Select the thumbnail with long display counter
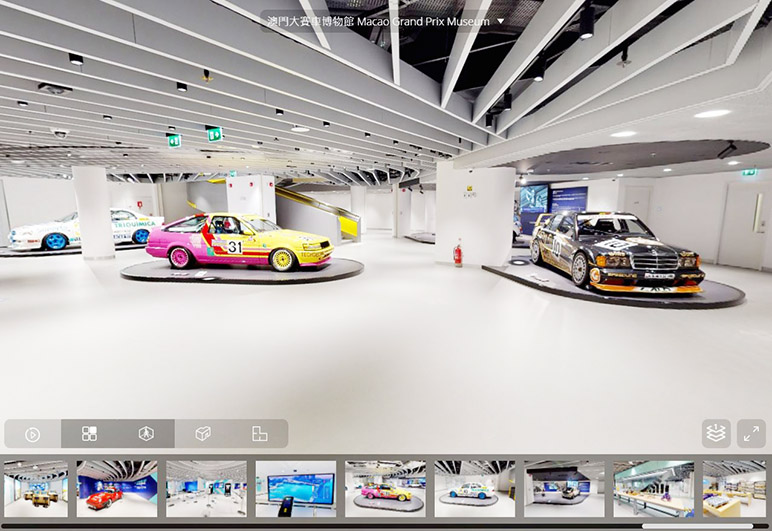The image size is (772, 531). (x=653, y=489)
